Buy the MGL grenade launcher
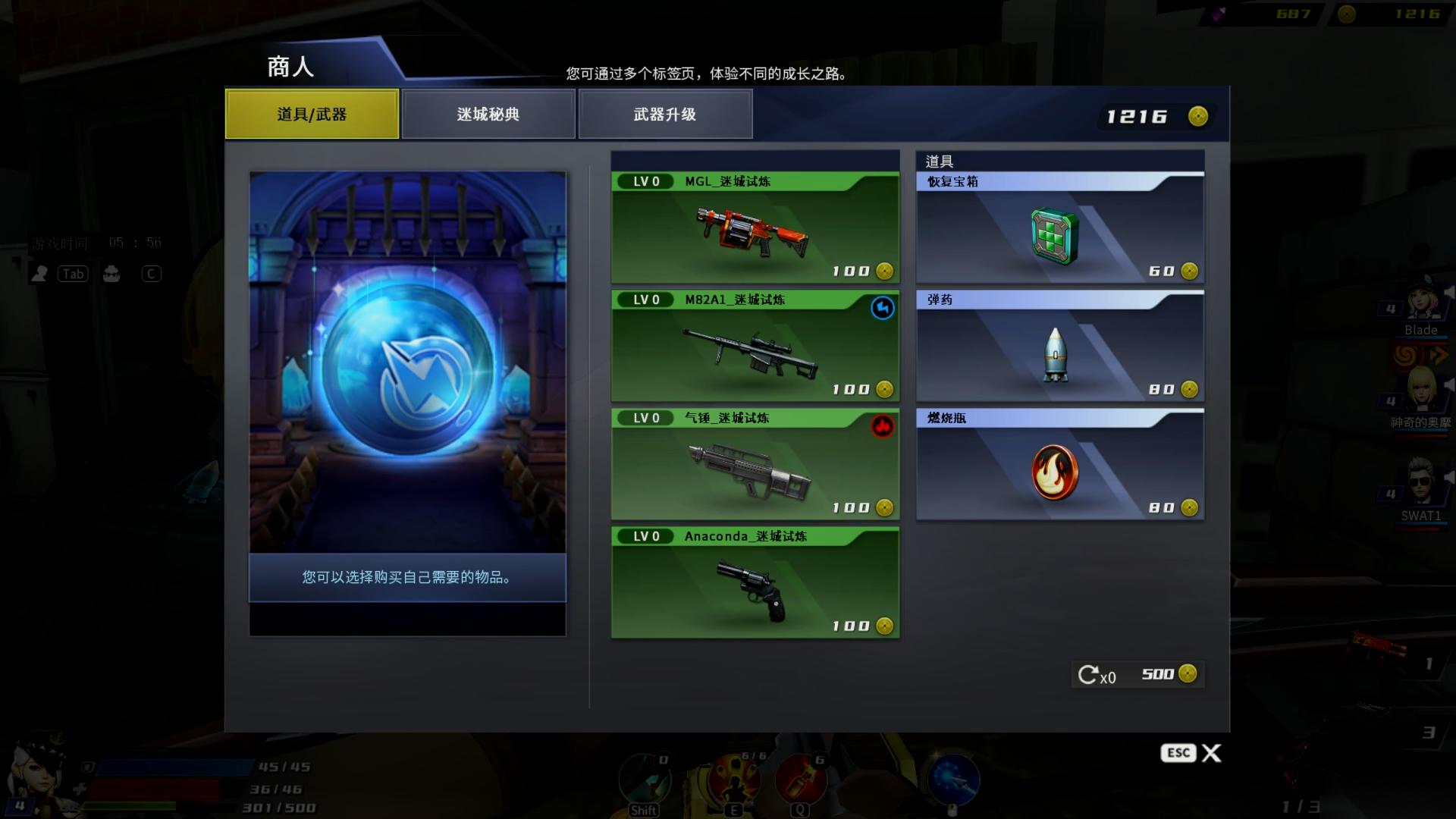1456x819 pixels. point(755,228)
